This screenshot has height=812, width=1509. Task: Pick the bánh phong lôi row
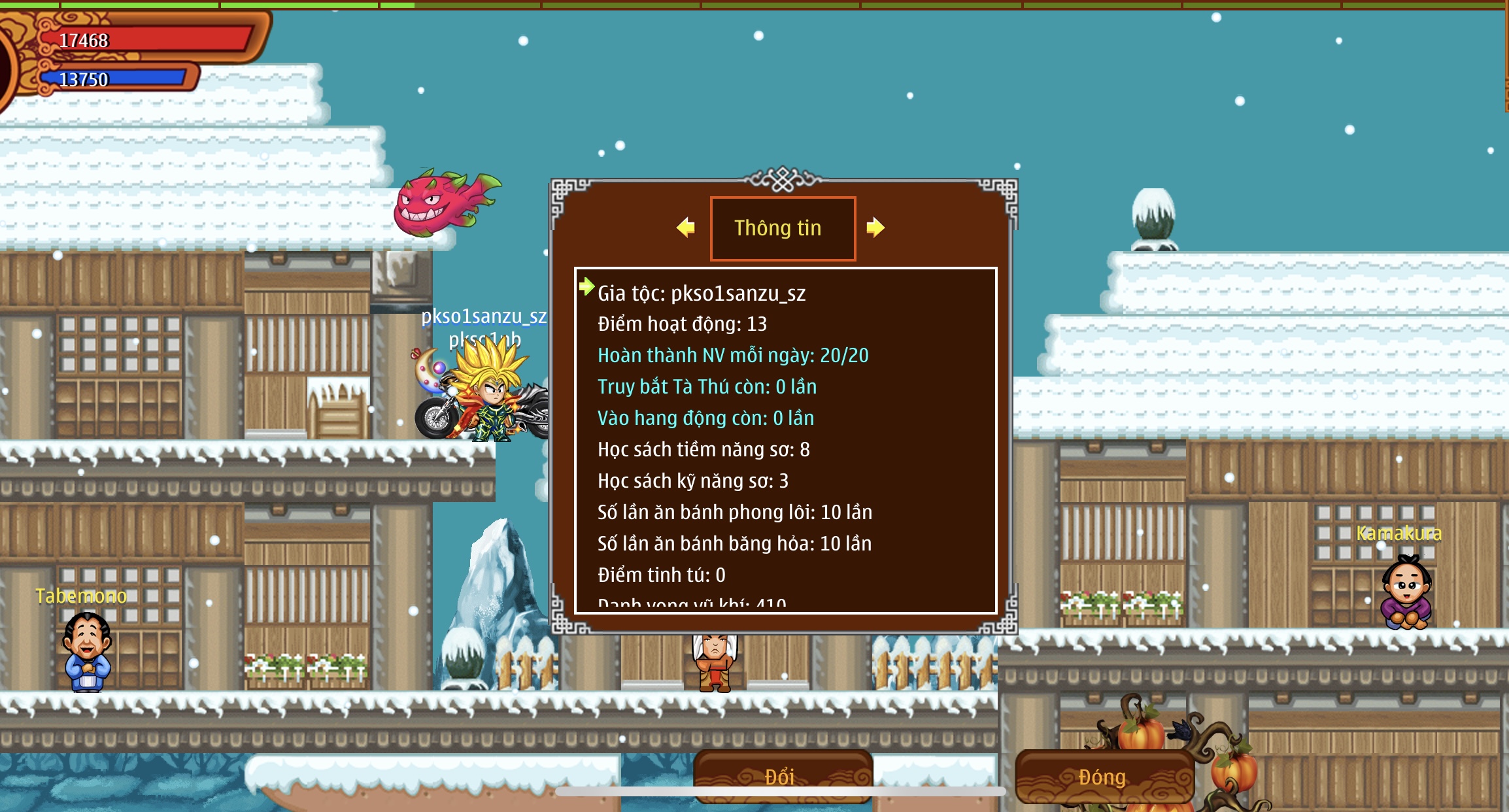[734, 512]
